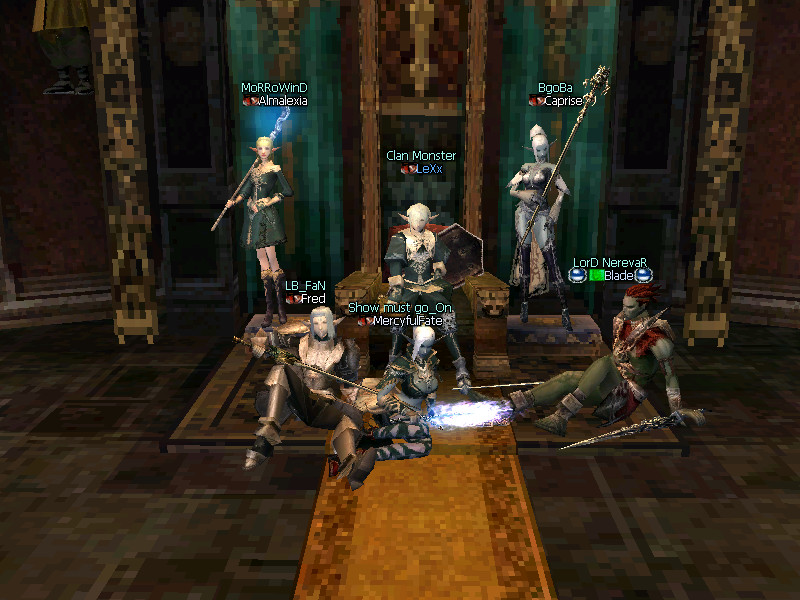The width and height of the screenshot is (800, 600).
Task: Select the Almalexia player nameplate
Action: coord(282,101)
